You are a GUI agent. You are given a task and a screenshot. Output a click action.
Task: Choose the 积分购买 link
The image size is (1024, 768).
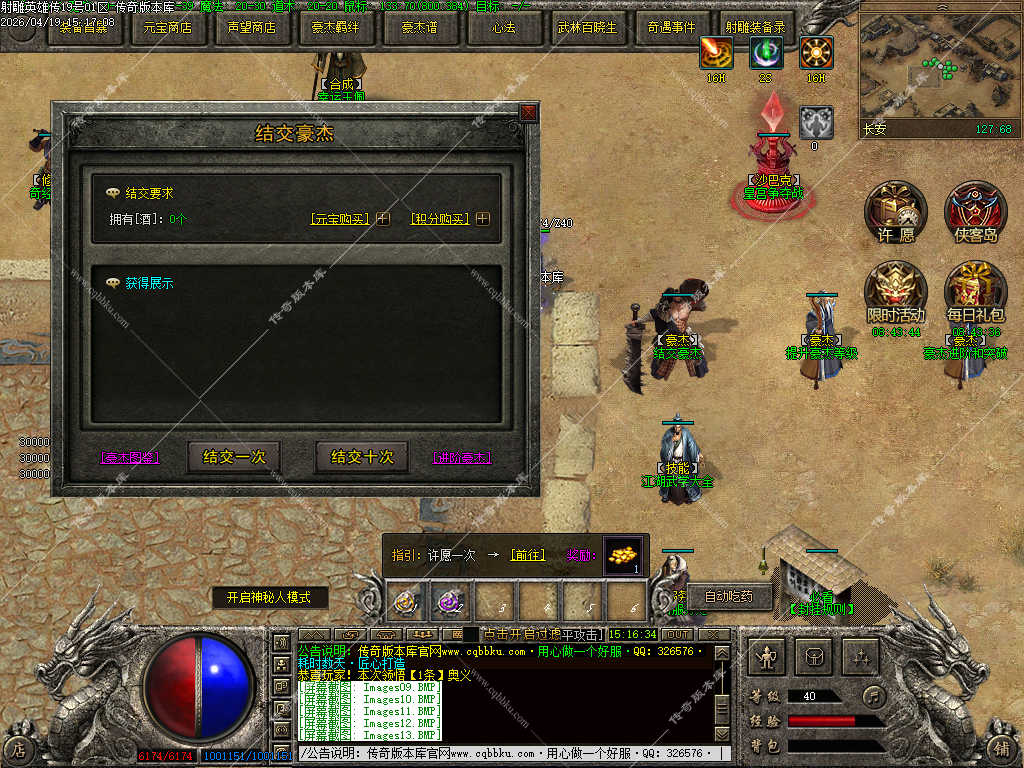(x=439, y=219)
